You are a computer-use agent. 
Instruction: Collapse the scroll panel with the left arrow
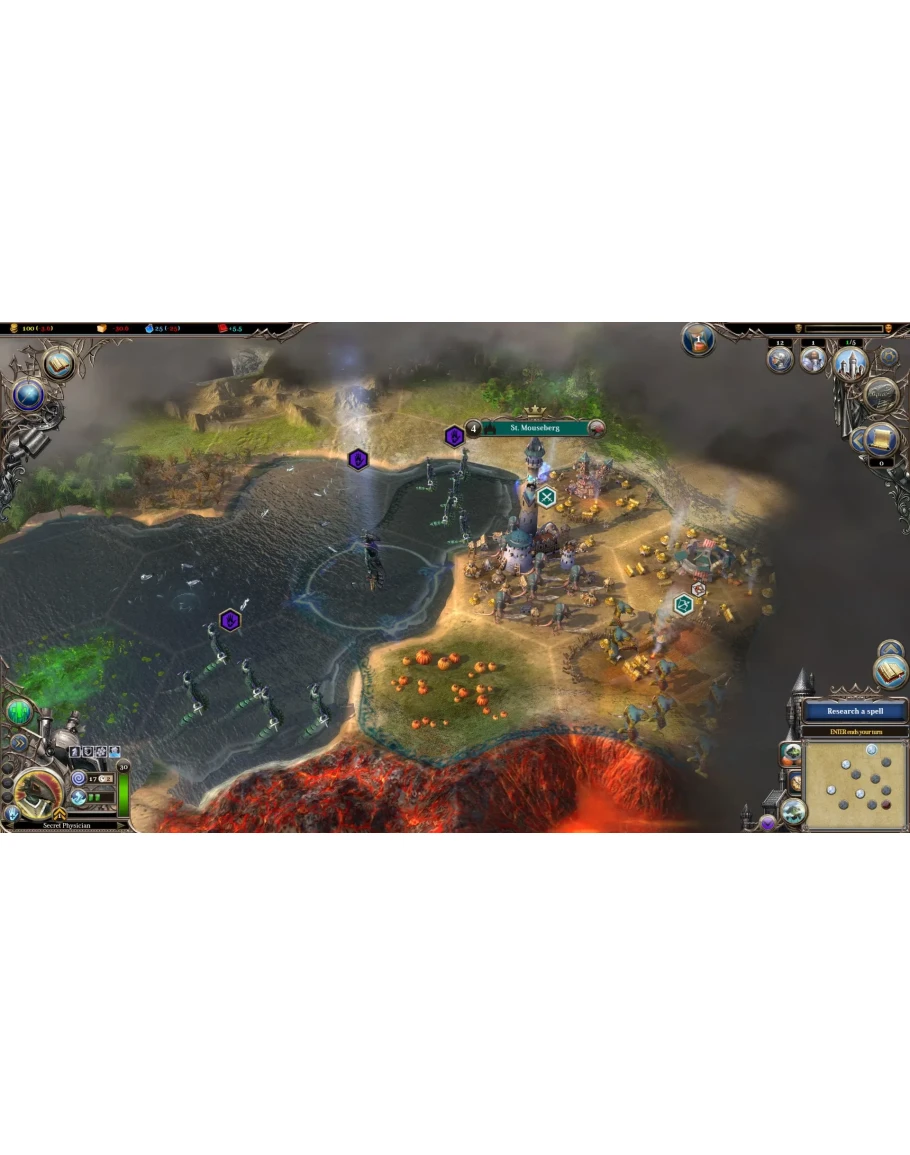(x=857, y=438)
